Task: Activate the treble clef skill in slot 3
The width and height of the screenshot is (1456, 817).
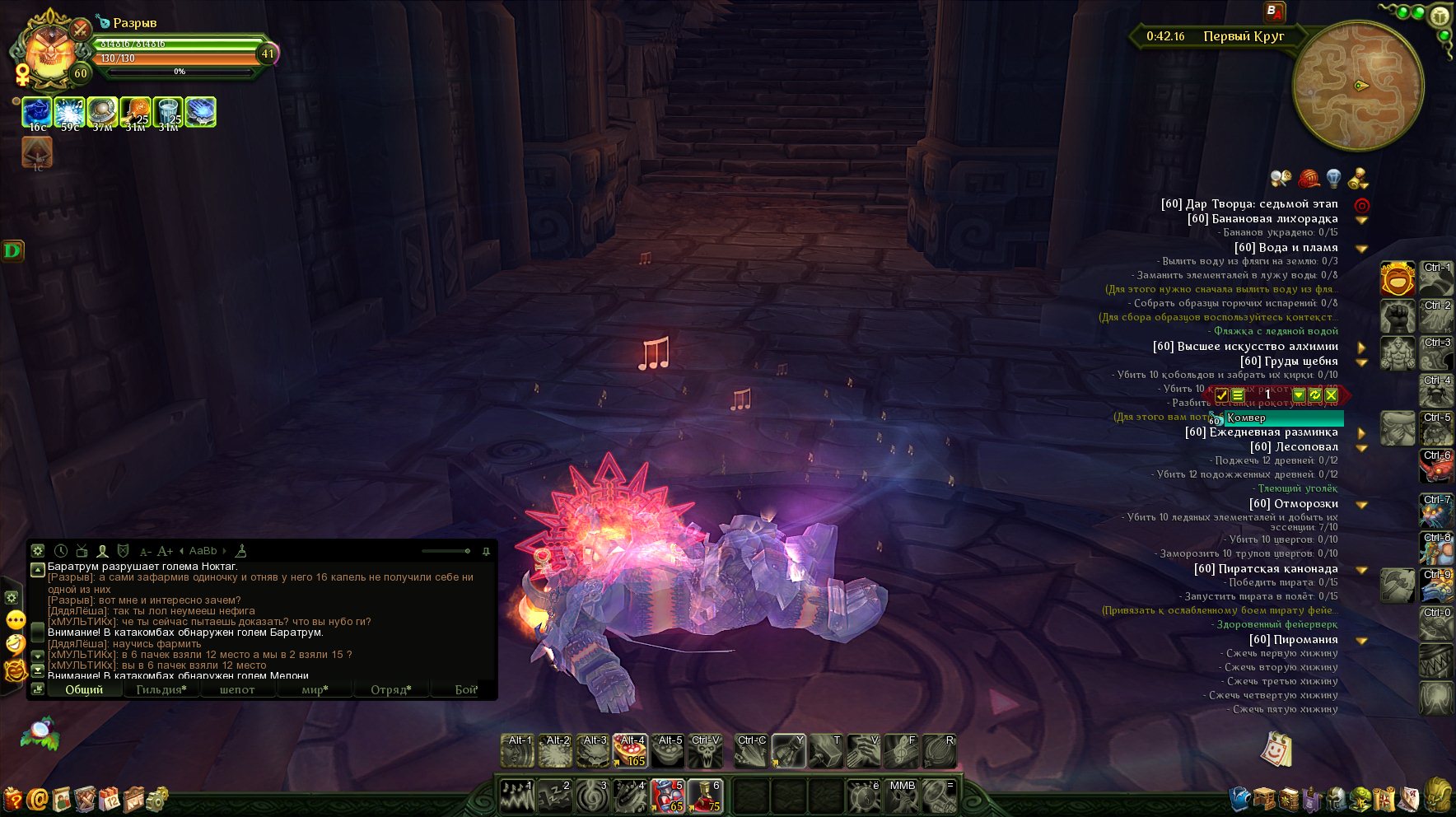Action: pyautogui.click(x=592, y=796)
